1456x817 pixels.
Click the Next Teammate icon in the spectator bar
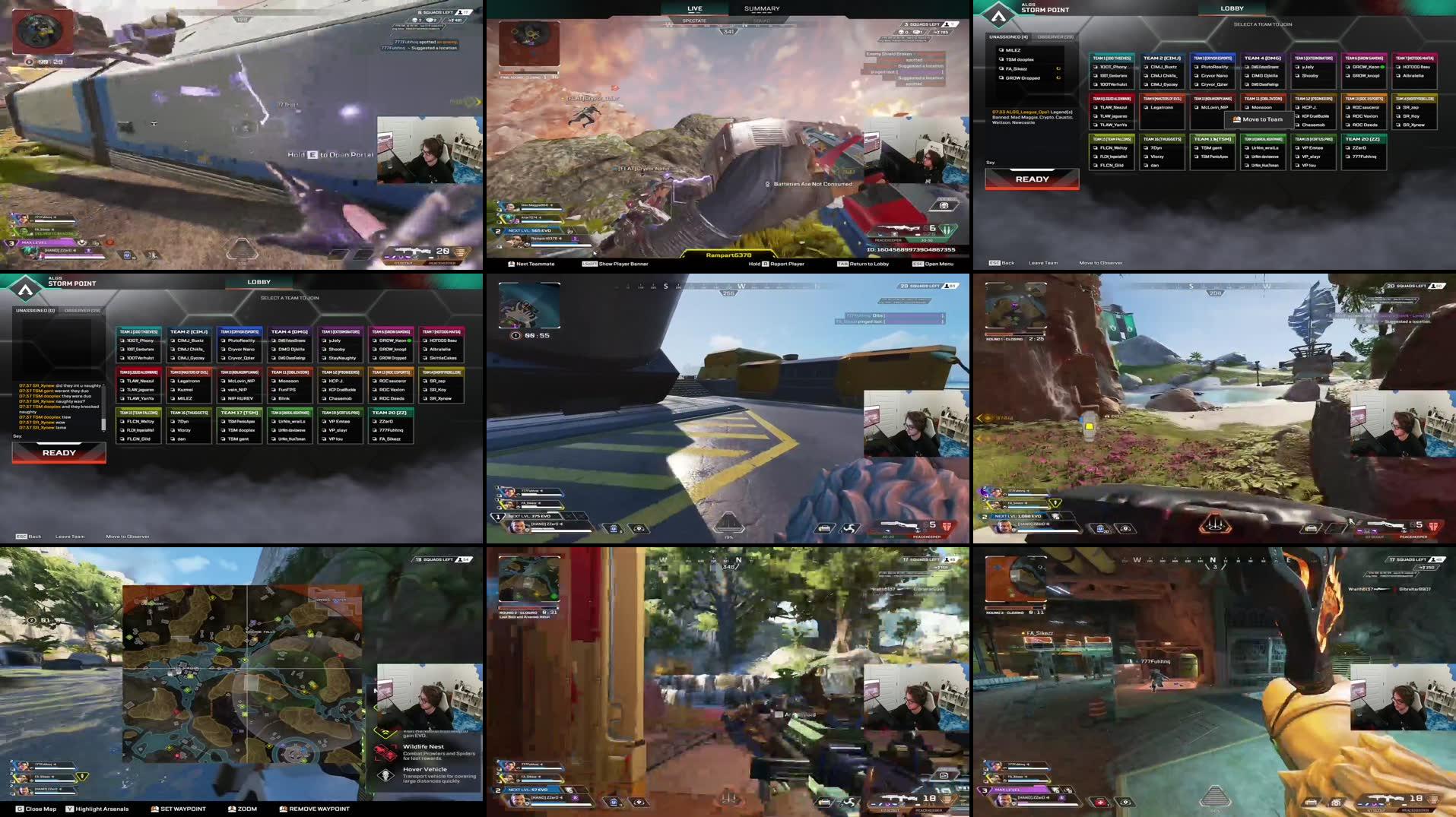point(511,264)
